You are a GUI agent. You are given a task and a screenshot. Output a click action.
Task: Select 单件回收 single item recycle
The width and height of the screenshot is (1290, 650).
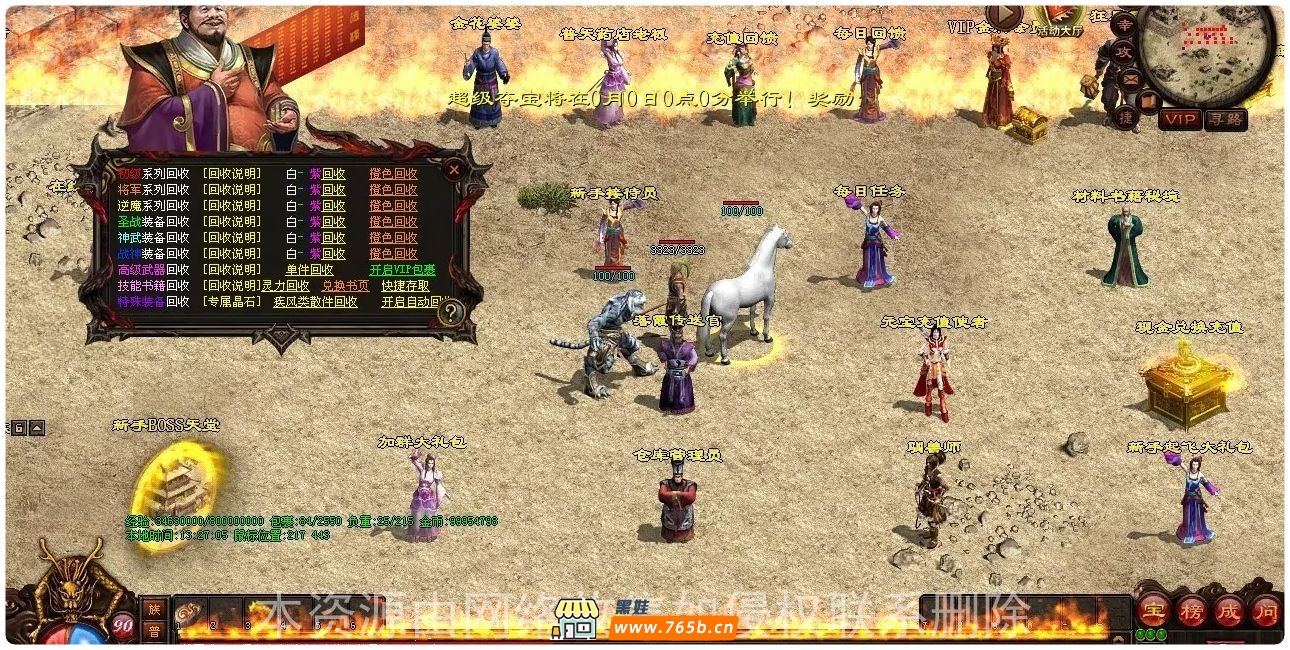click(309, 270)
